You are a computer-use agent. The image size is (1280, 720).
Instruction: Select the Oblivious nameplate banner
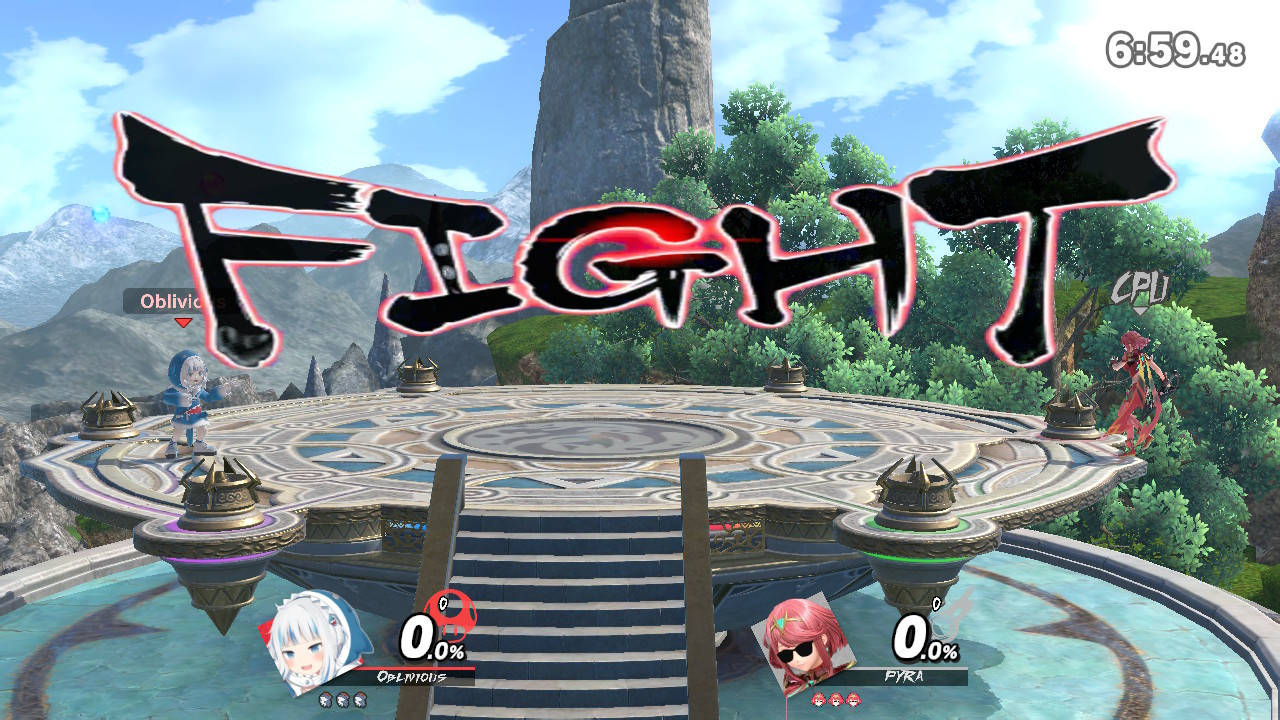410,676
